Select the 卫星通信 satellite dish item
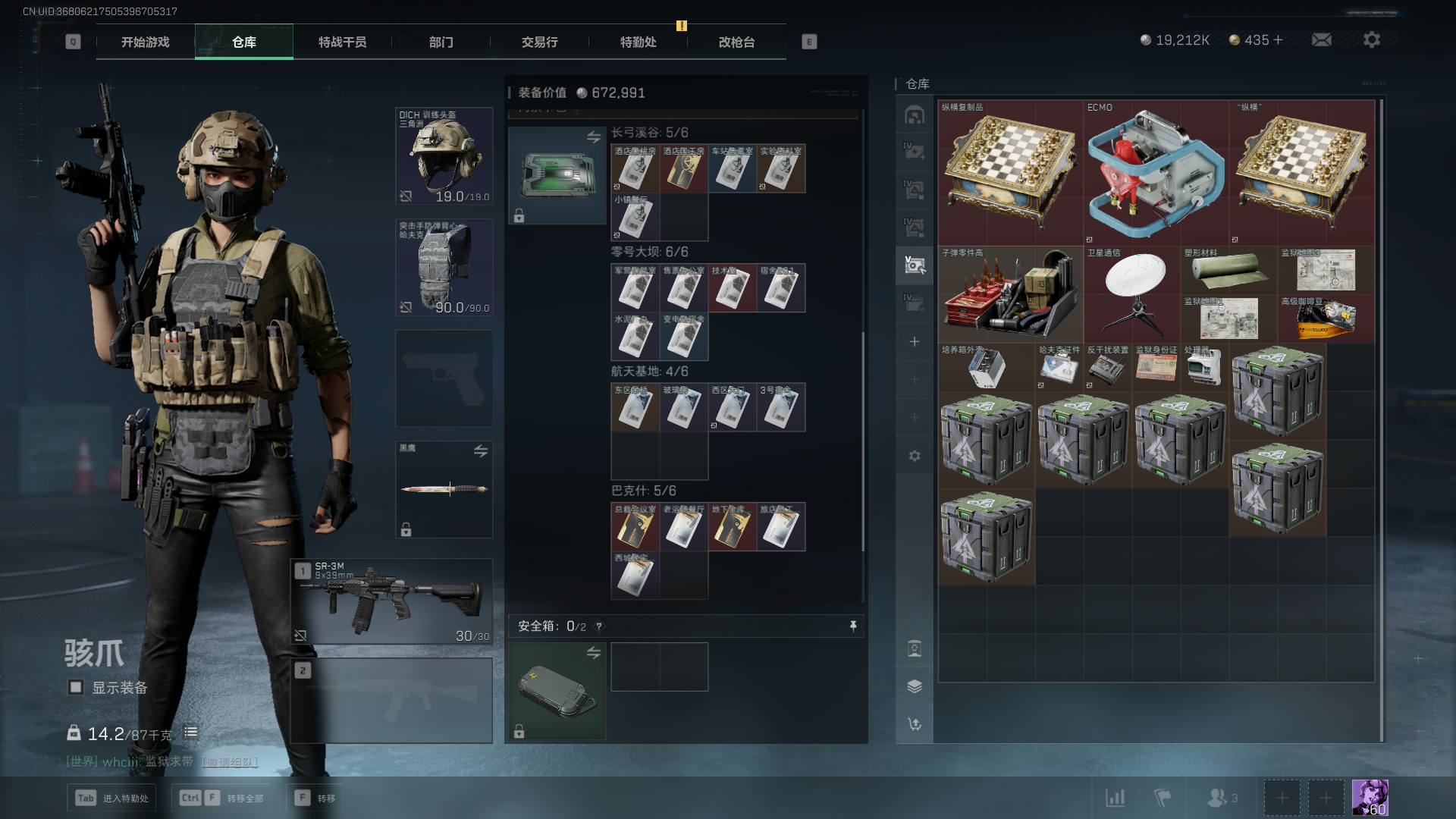Image resolution: width=1456 pixels, height=819 pixels. point(1131,294)
